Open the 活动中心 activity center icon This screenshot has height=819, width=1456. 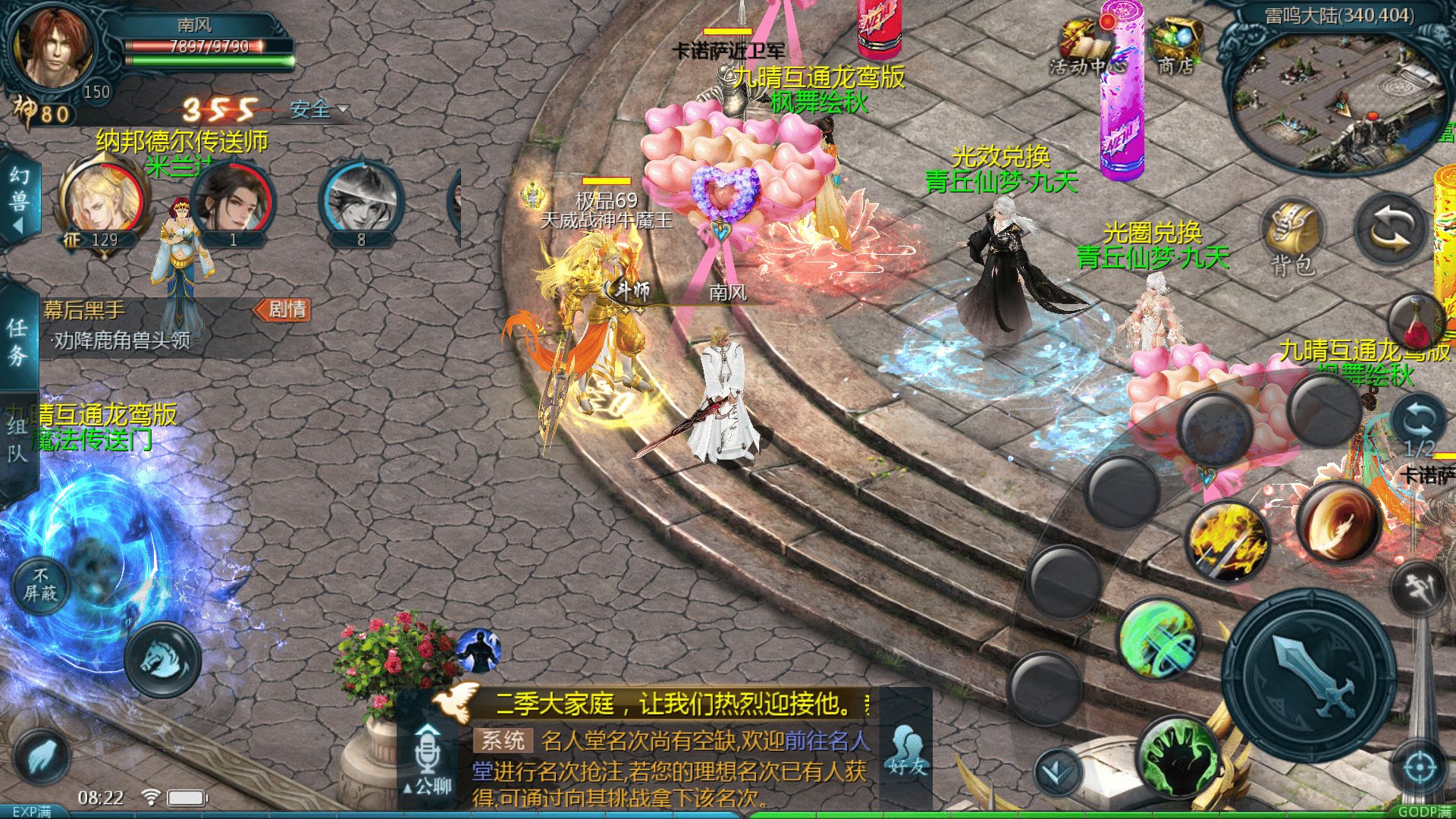click(1083, 38)
